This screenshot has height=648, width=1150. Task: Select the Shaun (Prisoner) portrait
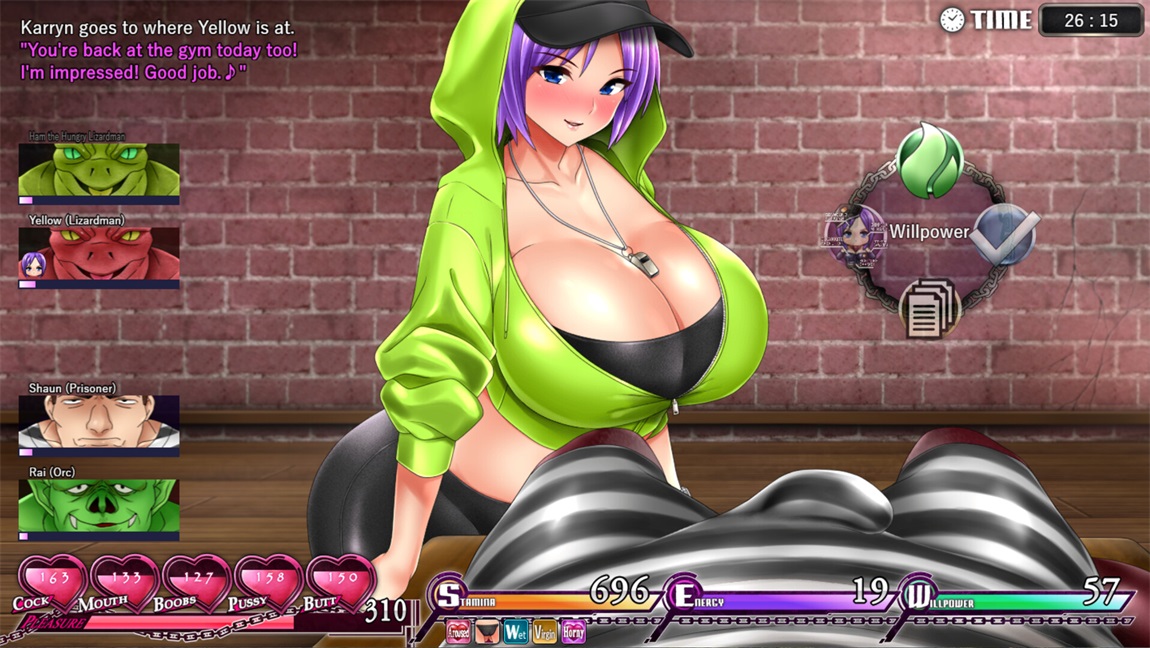tap(99, 421)
